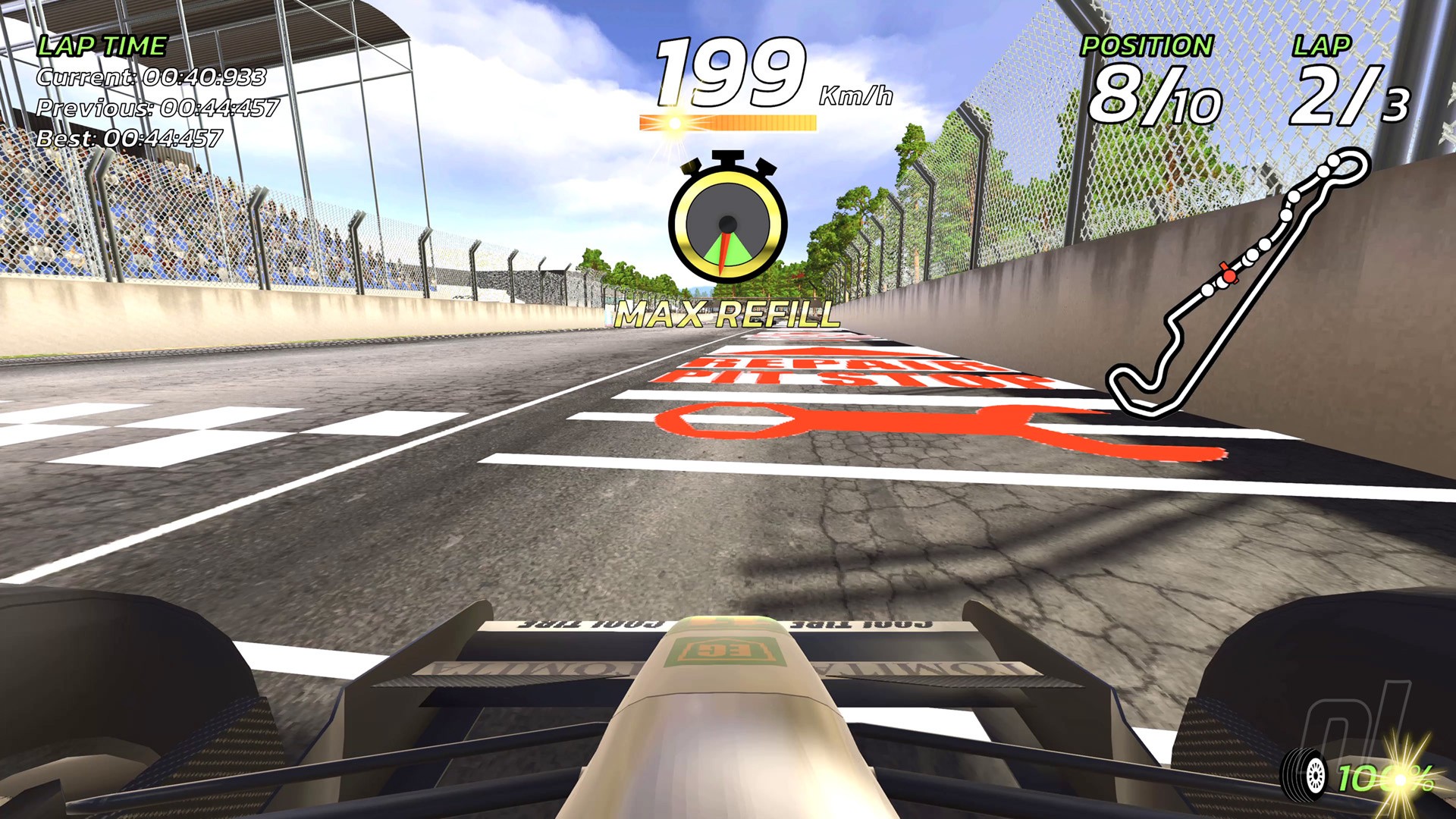The width and height of the screenshot is (1456, 819).
Task: Select the red player marker on minimap
Action: click(1227, 276)
